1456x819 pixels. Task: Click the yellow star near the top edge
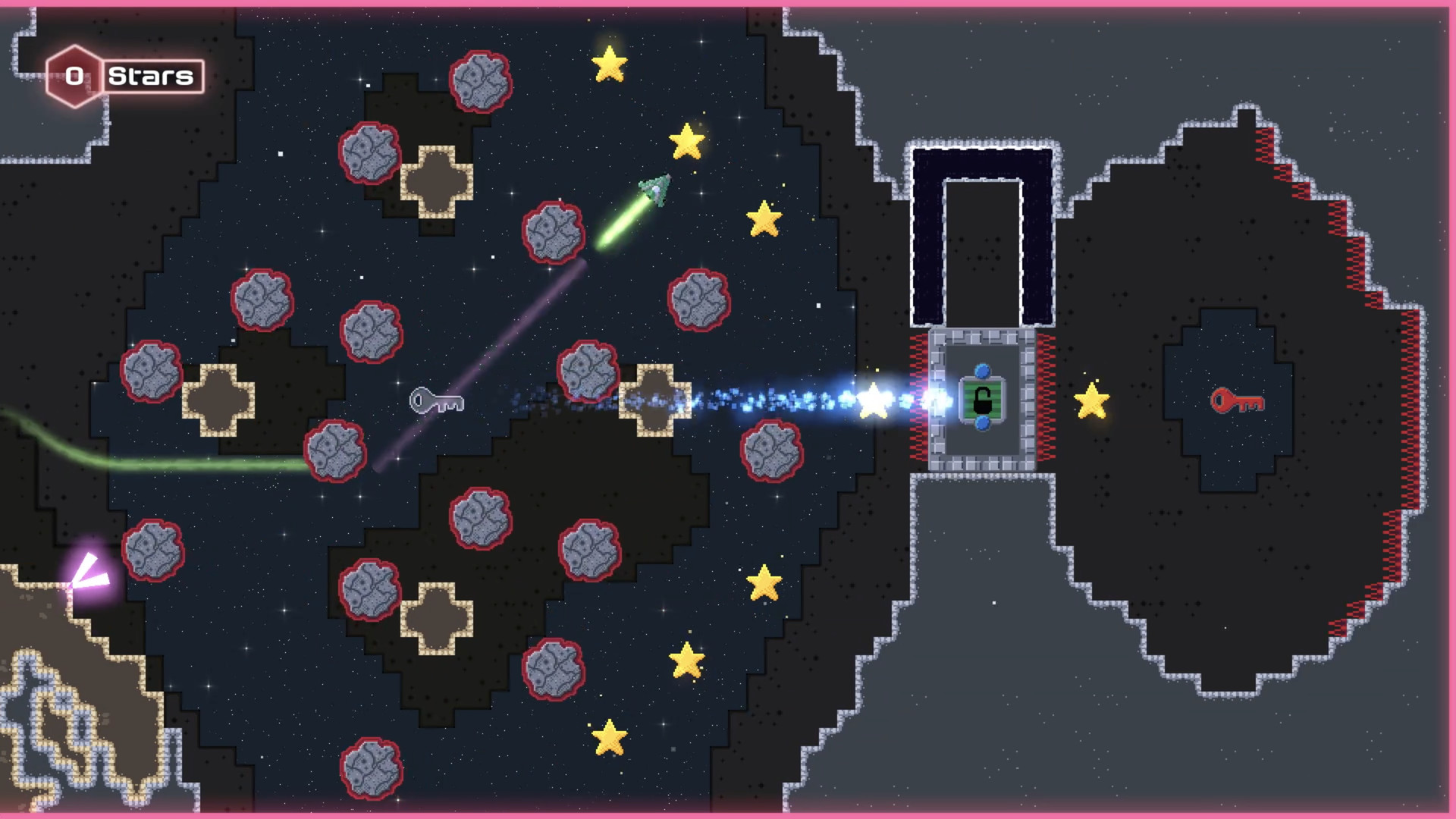[607, 64]
